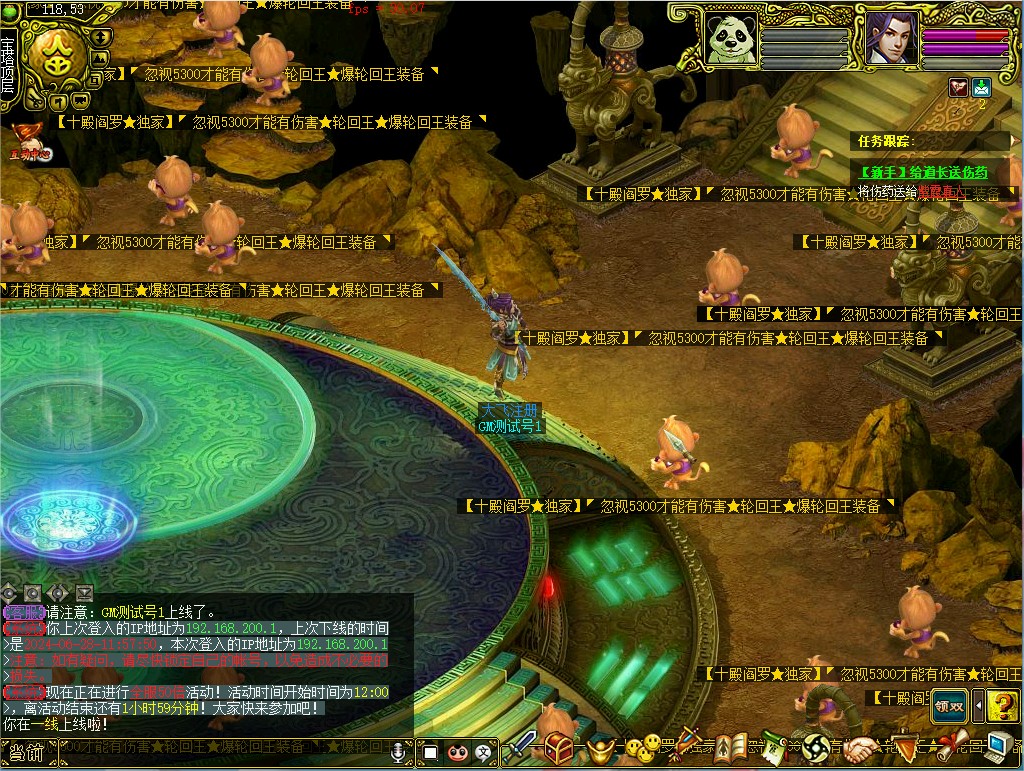Click the 领双 double experience button

pyautogui.click(x=948, y=705)
